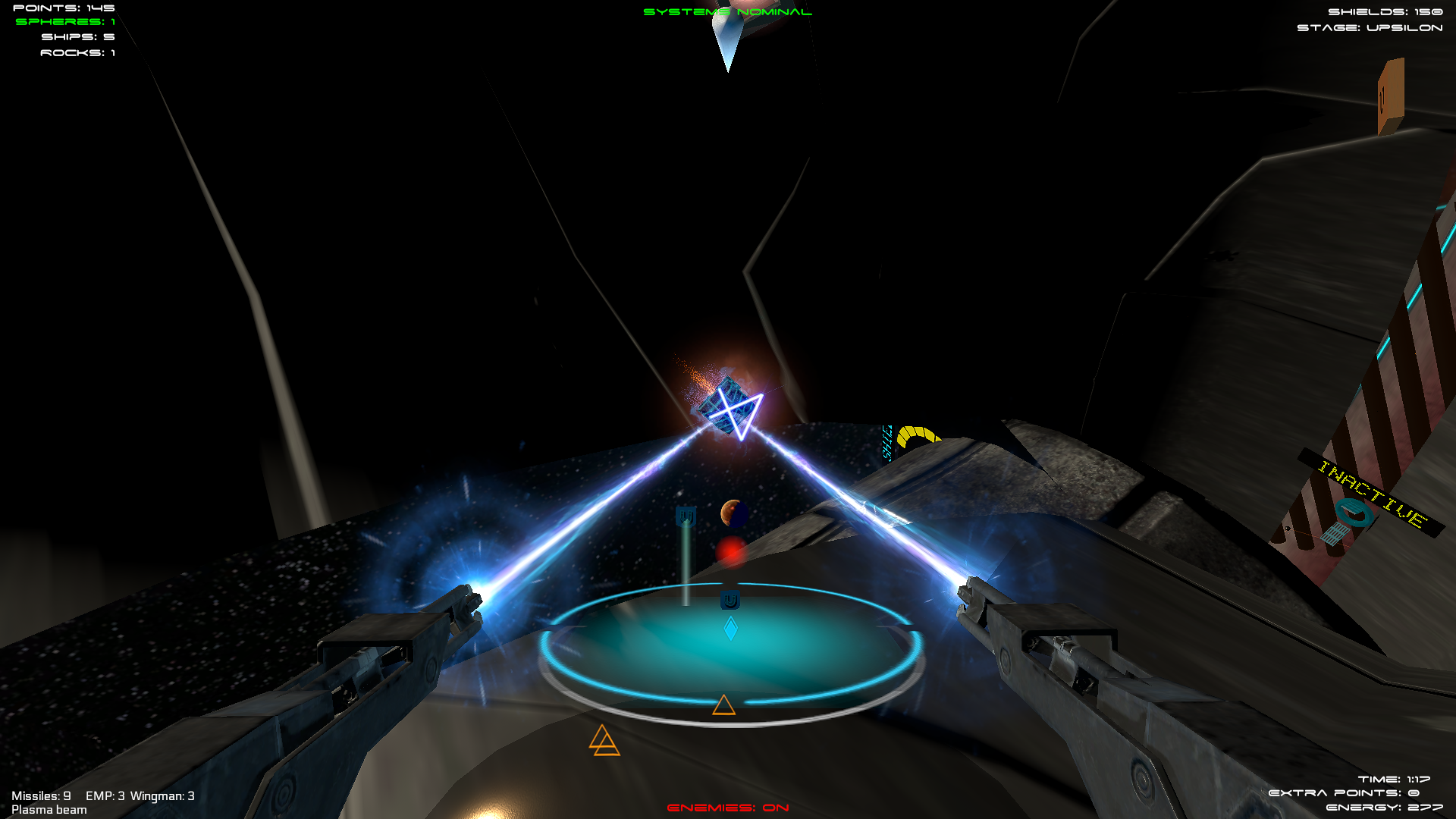The width and height of the screenshot is (1456, 819).
Task: Click the SYSTEMS NOMINAL status readout
Action: coord(726,12)
